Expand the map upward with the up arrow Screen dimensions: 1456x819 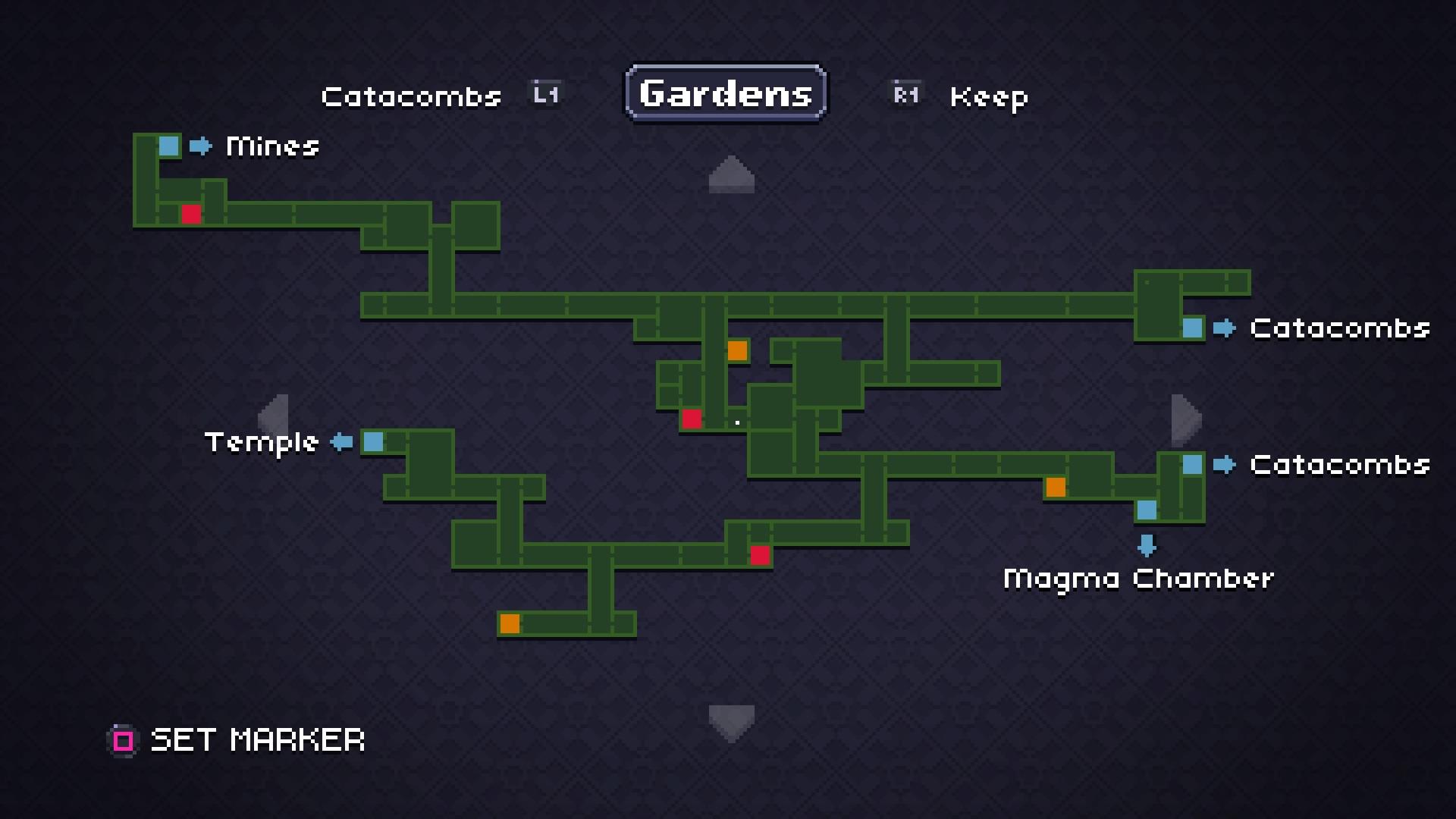(x=731, y=174)
